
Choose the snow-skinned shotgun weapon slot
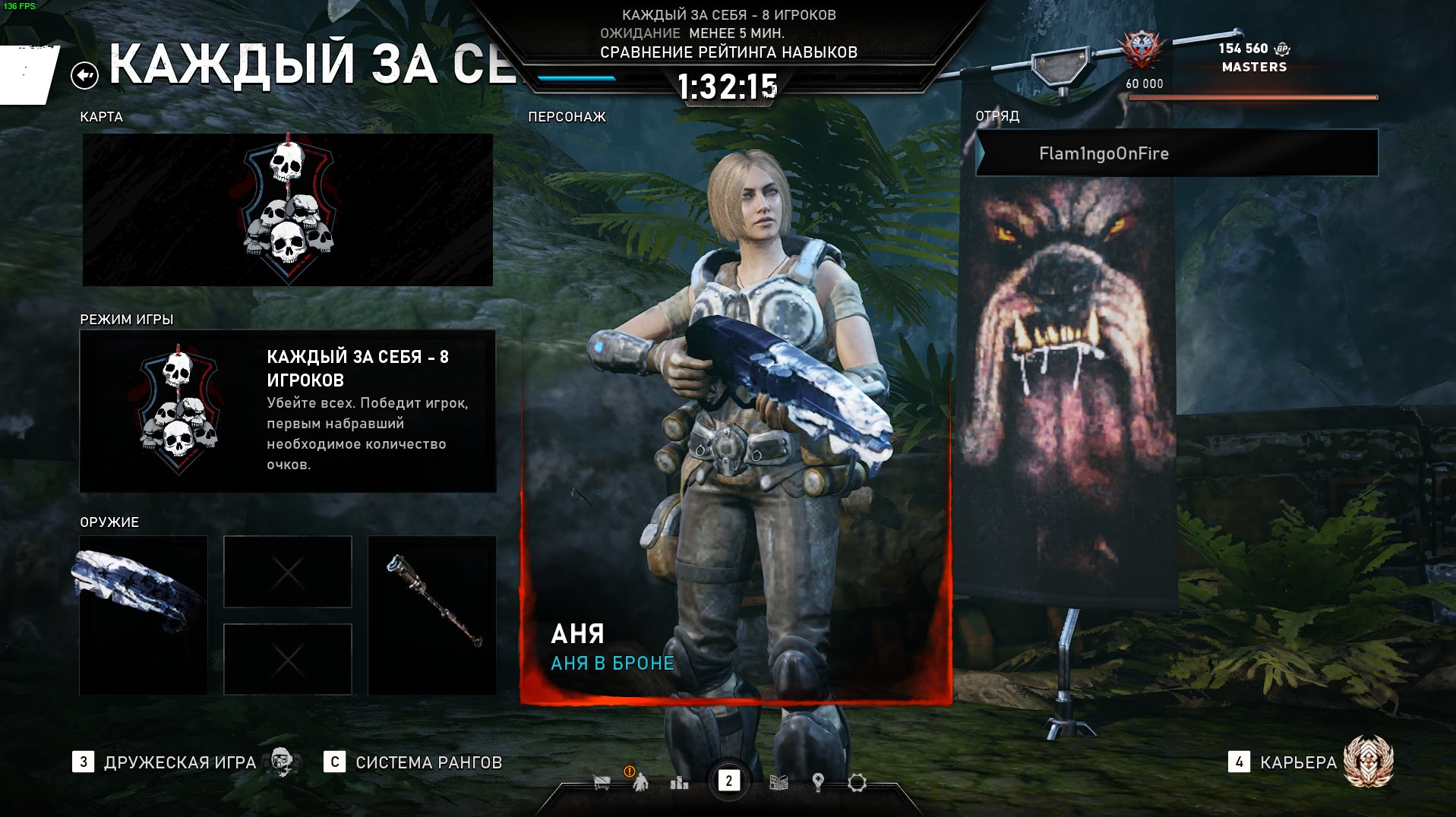tap(144, 615)
